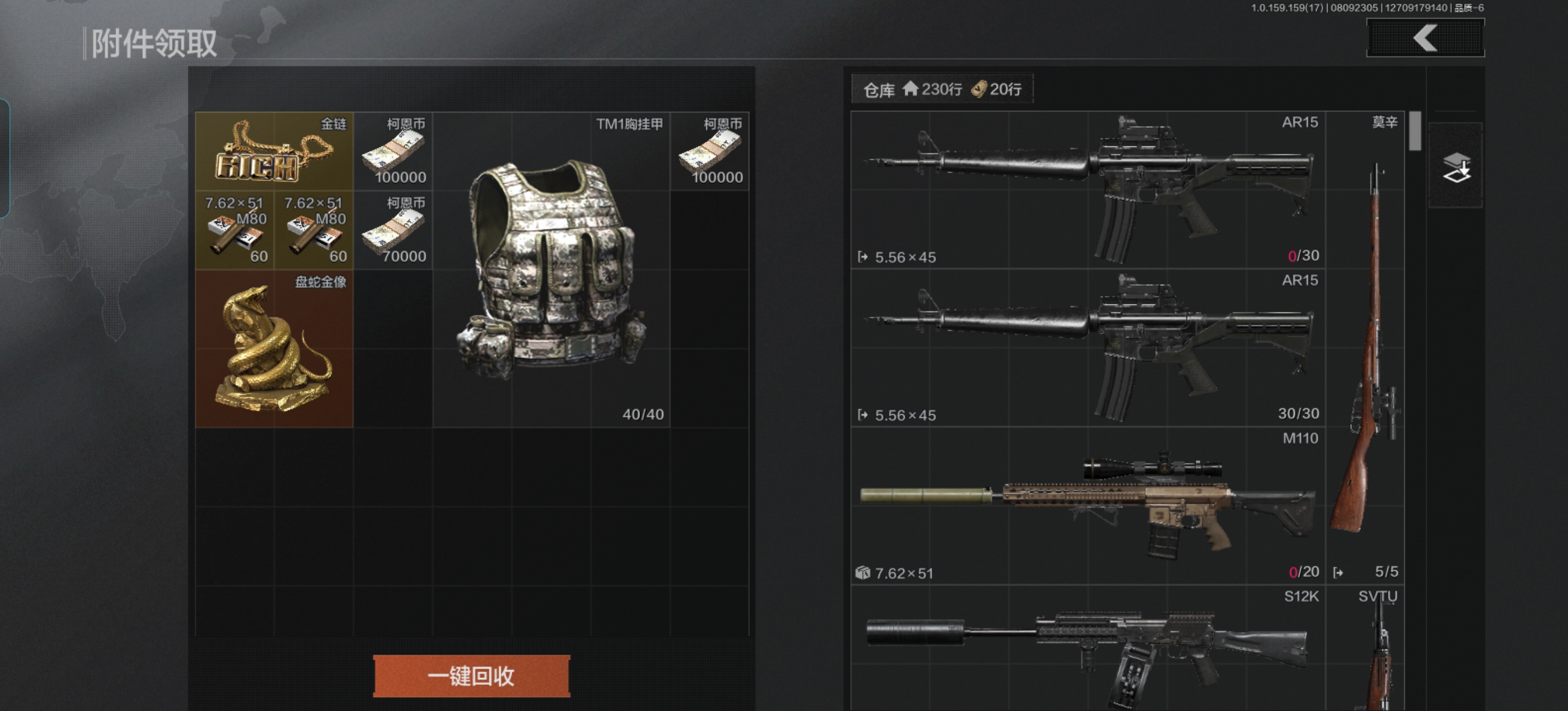Select the 70000 柯恩币 cash stack

[x=393, y=231]
